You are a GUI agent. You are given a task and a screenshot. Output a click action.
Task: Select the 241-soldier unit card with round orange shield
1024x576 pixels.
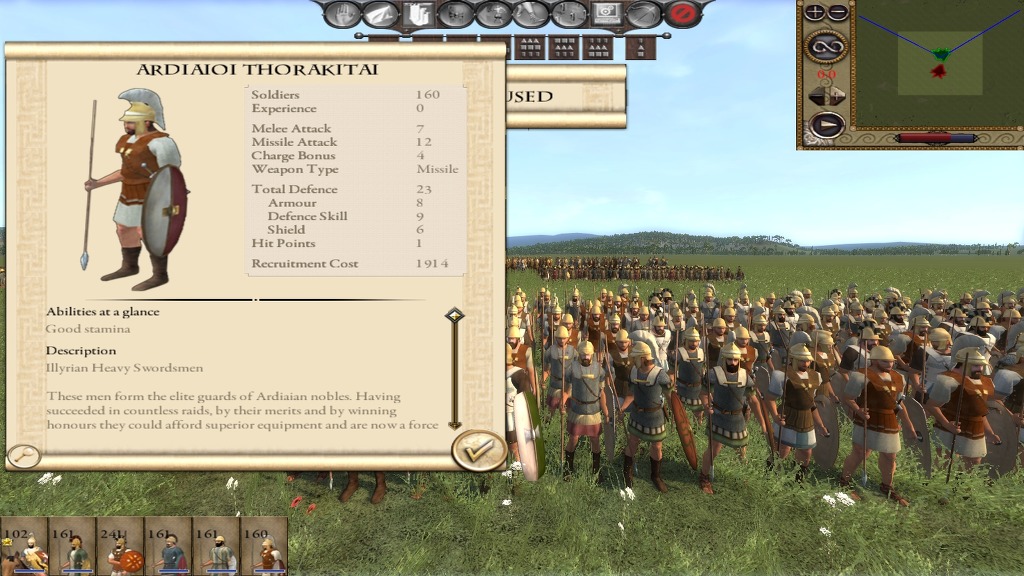[120, 546]
